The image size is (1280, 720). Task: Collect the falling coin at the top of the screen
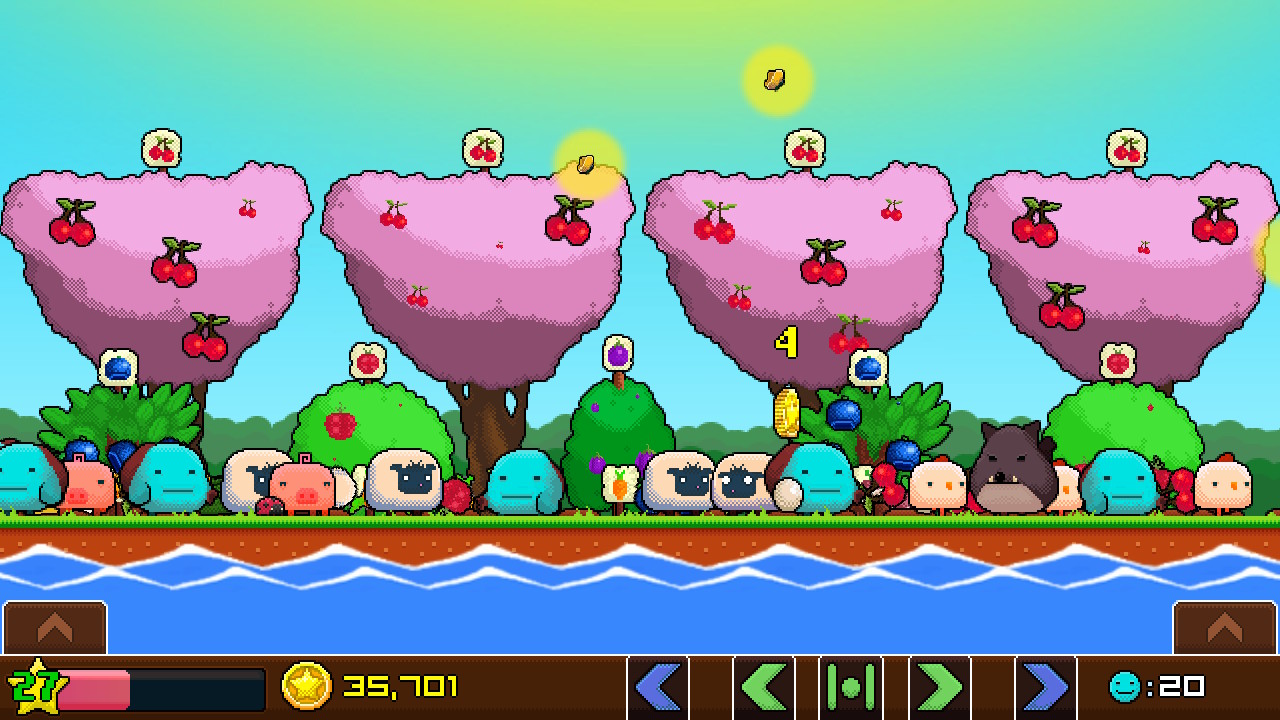773,77
